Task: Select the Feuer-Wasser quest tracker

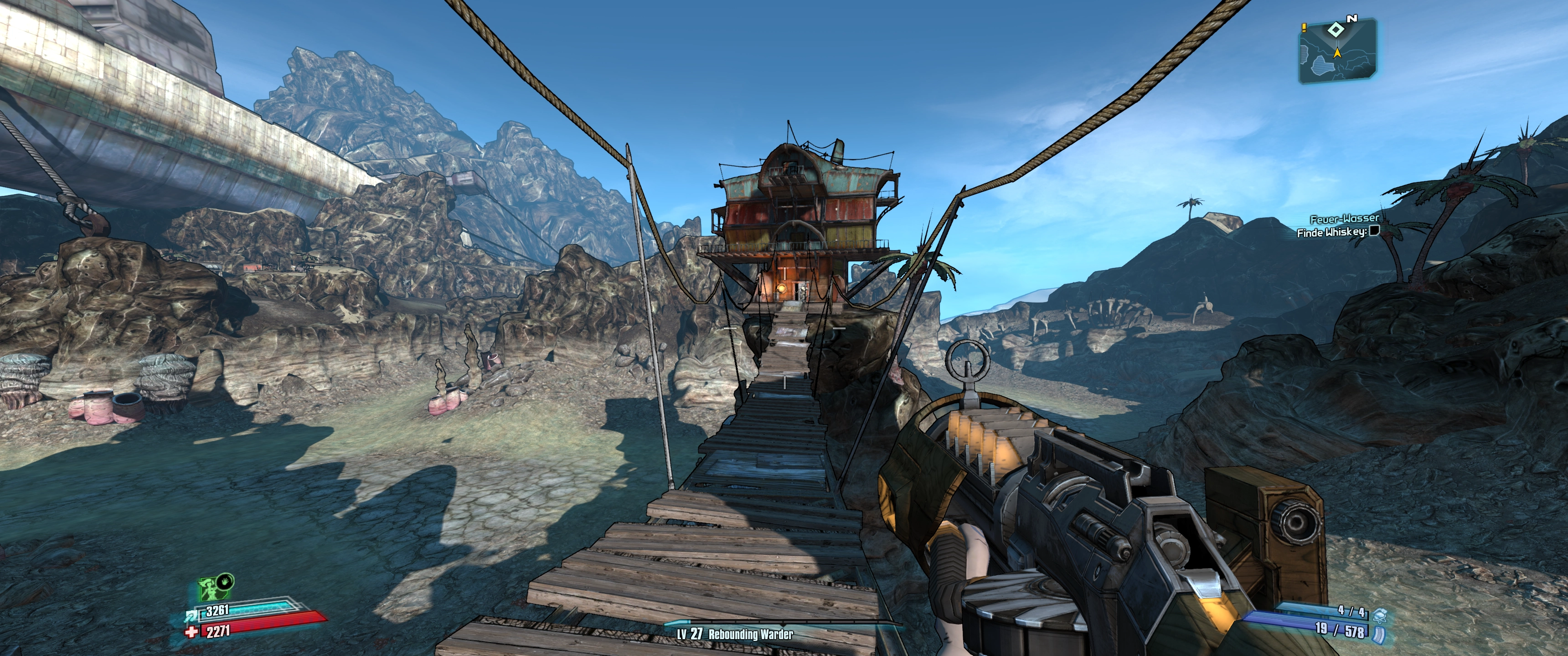Action: [x=1344, y=219]
